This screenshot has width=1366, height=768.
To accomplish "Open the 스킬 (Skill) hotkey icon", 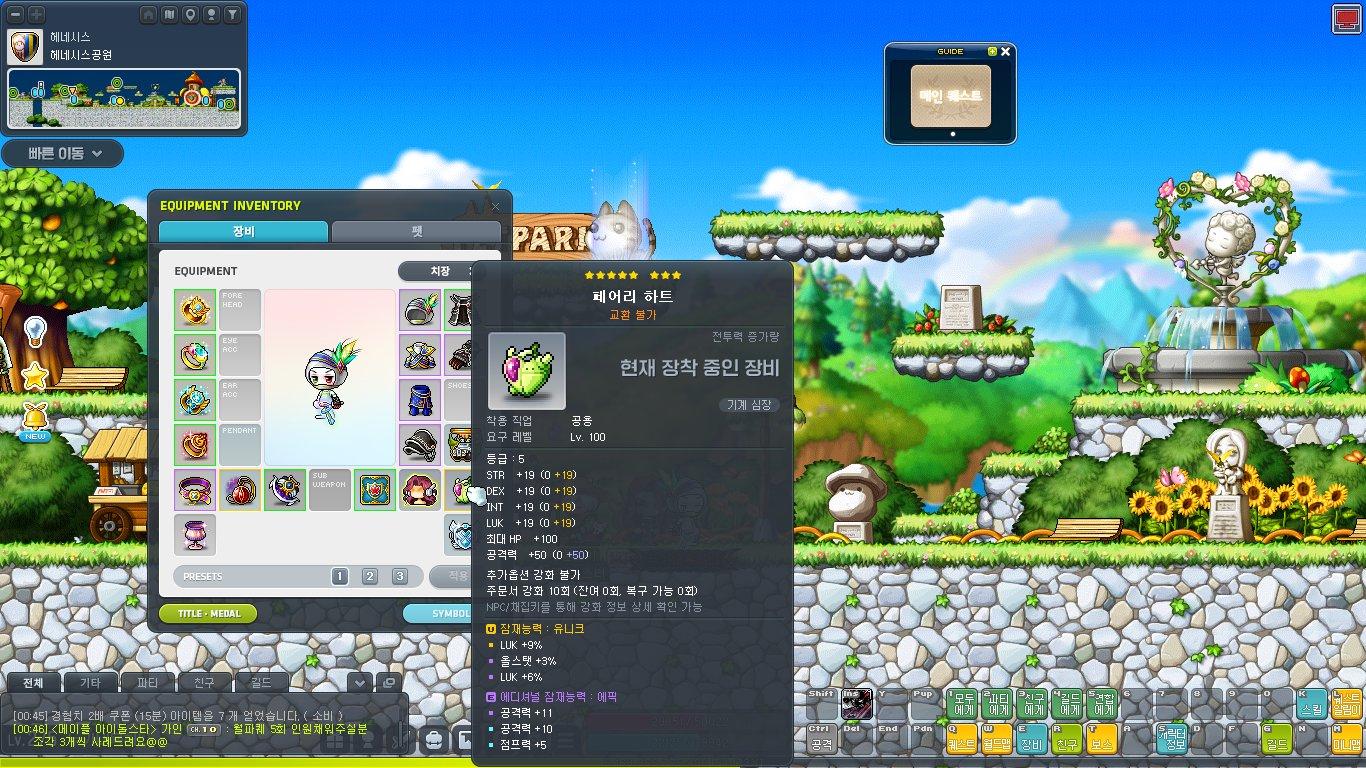I will pos(1313,705).
